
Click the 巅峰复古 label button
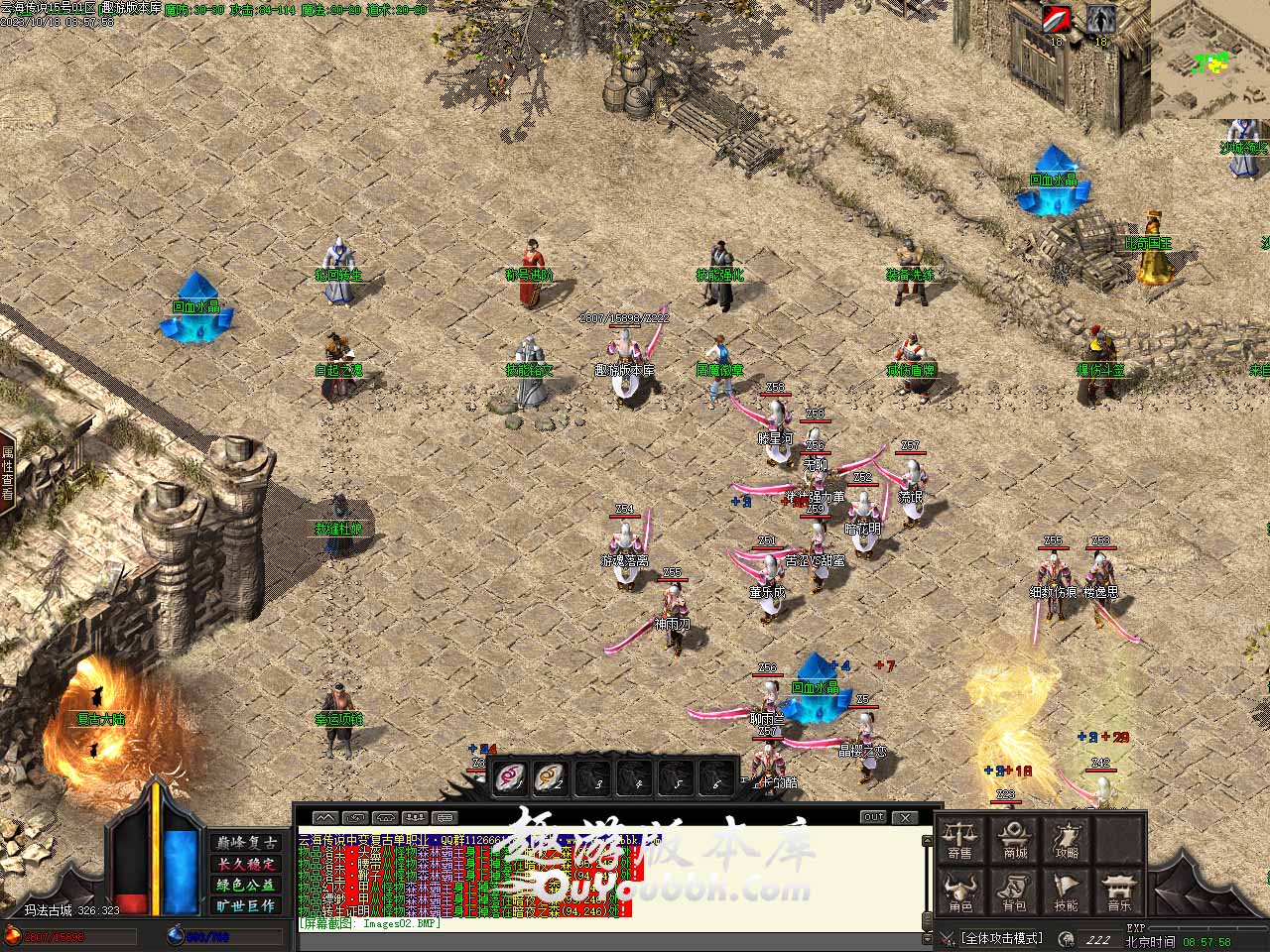(x=246, y=842)
